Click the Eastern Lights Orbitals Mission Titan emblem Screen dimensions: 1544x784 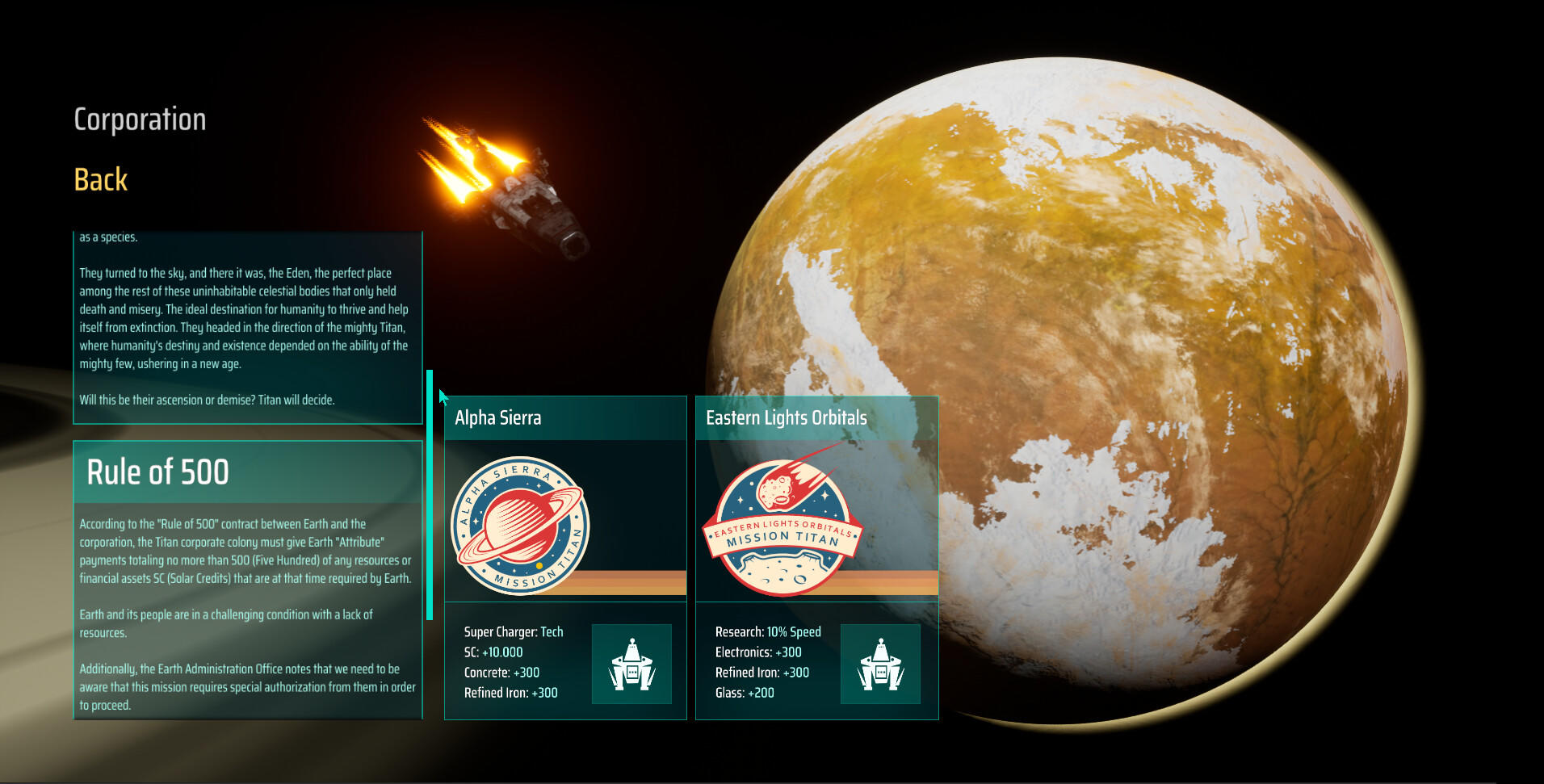[782, 525]
